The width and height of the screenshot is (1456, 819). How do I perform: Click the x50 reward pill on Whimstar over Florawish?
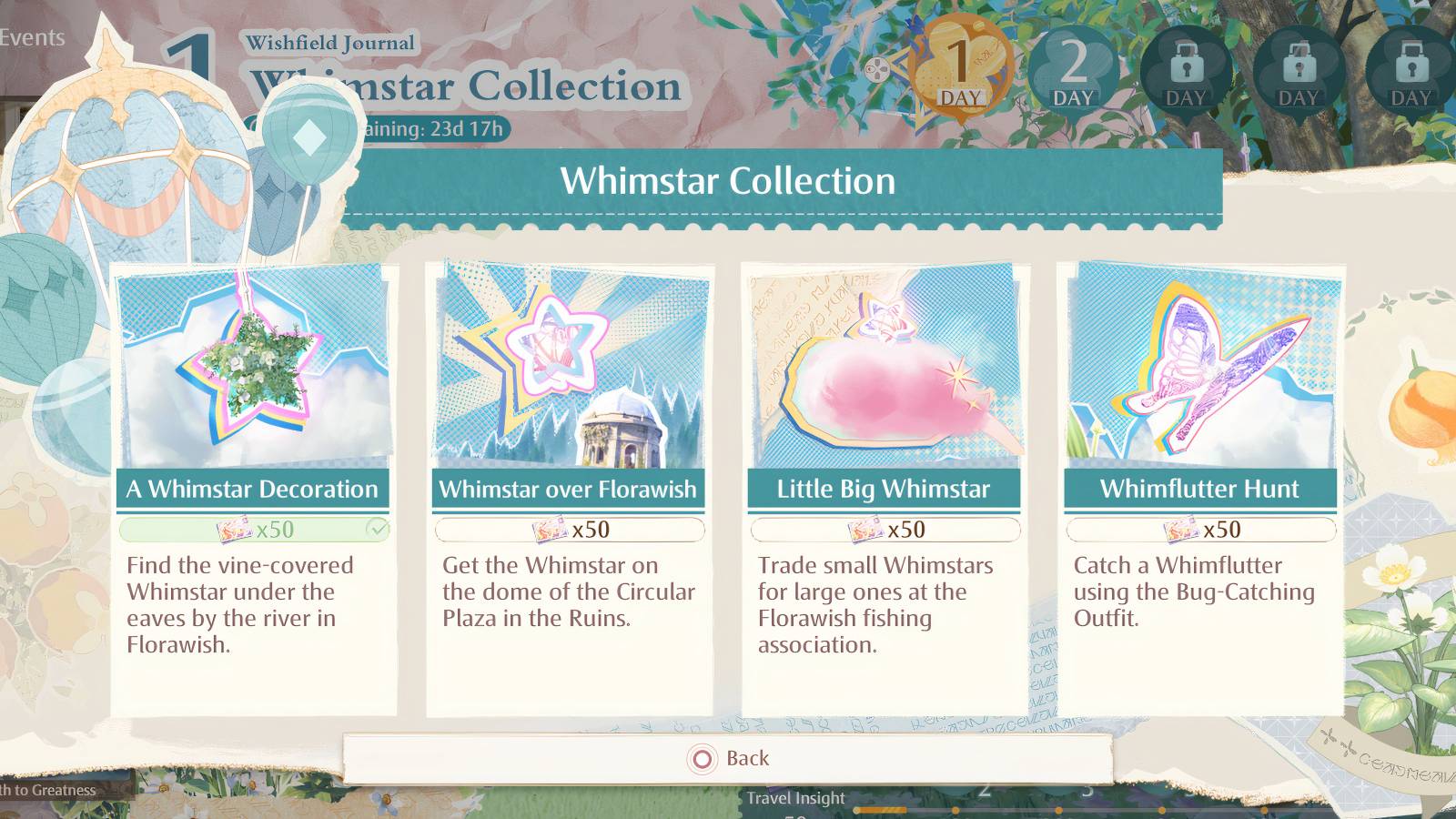pos(569,529)
